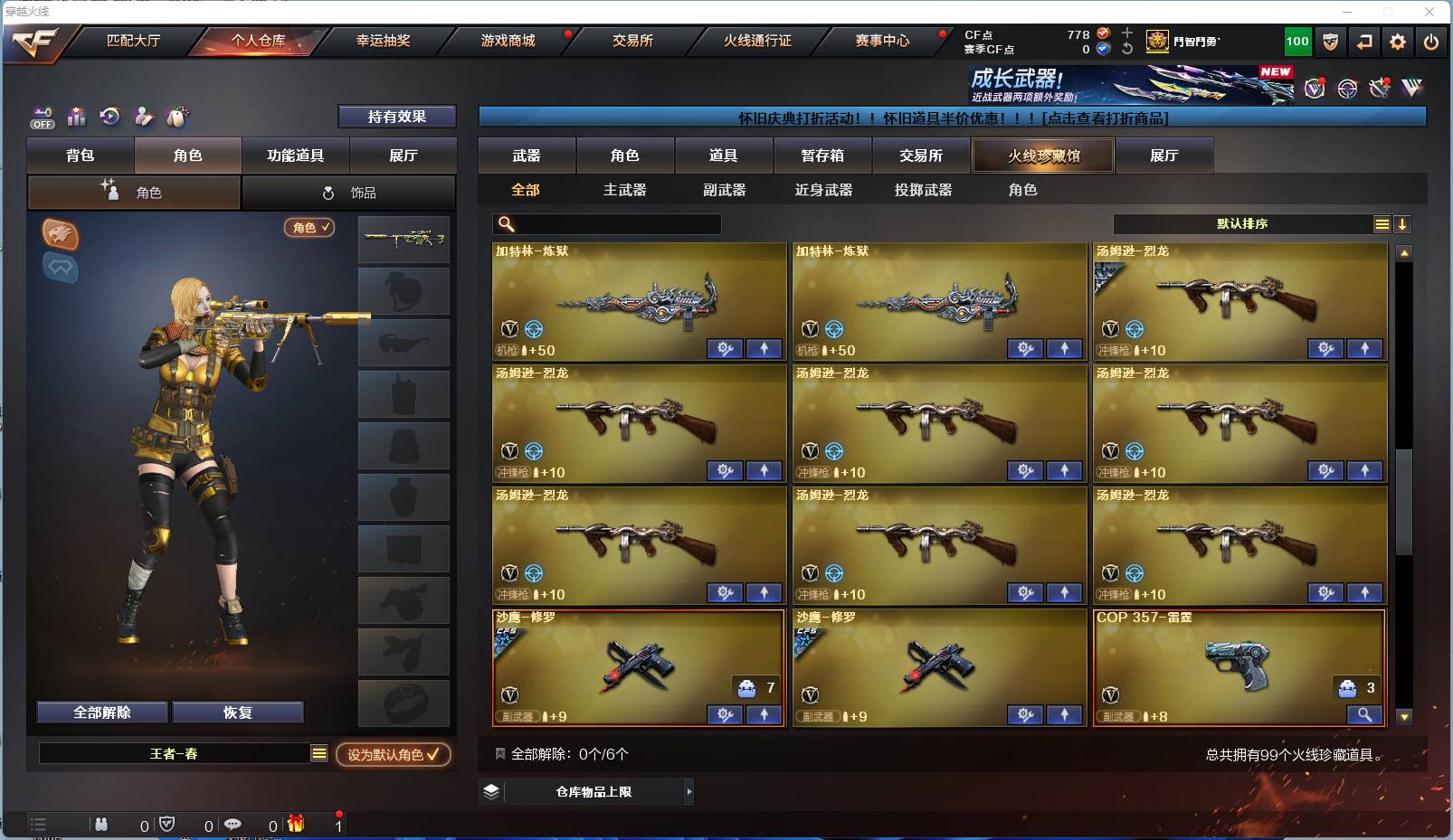This screenshot has height=840, width=1453.
Task: Select the ranking statistics icon in left toolbar
Action: pos(76,117)
